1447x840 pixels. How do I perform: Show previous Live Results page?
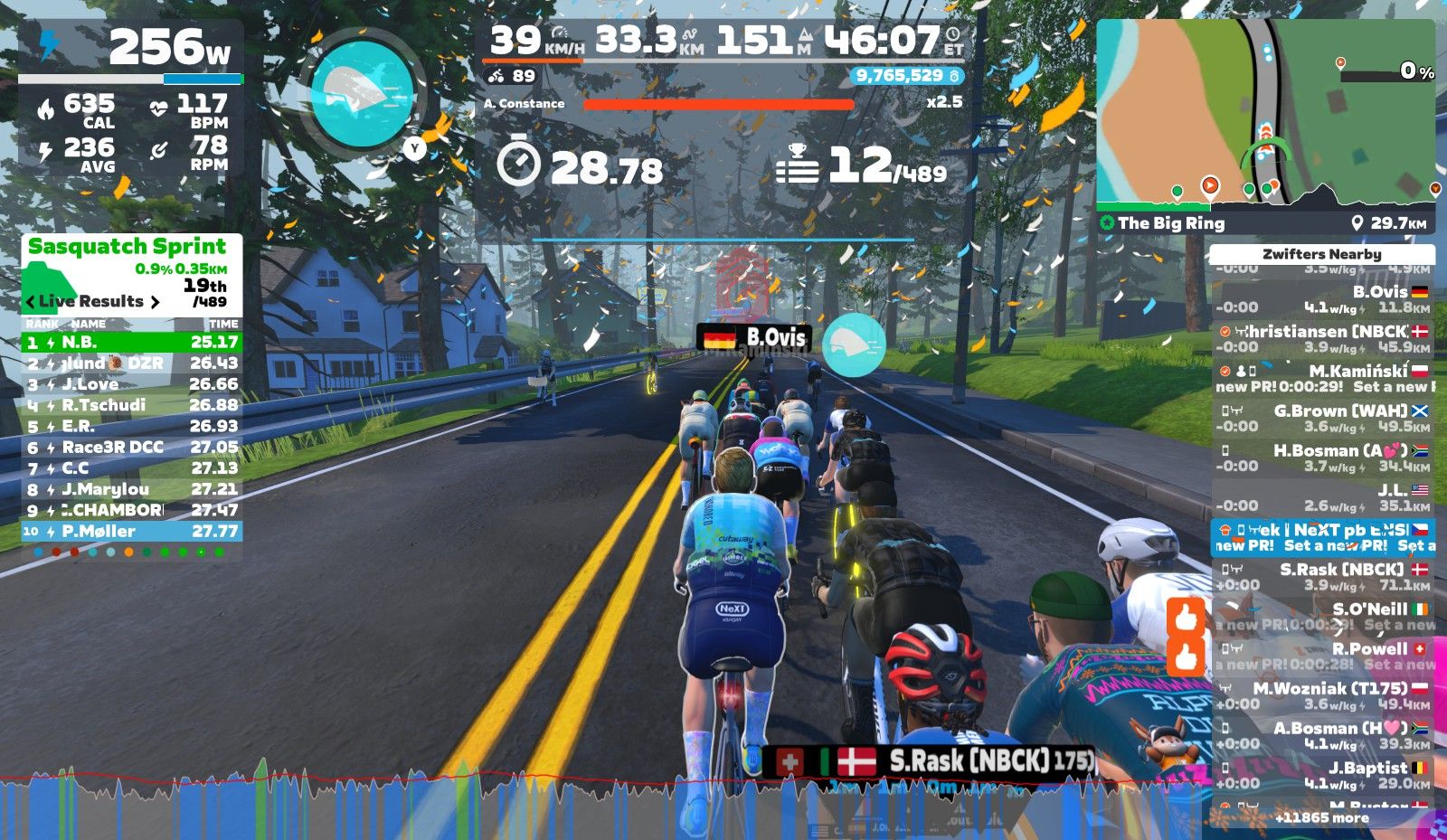click(x=31, y=302)
